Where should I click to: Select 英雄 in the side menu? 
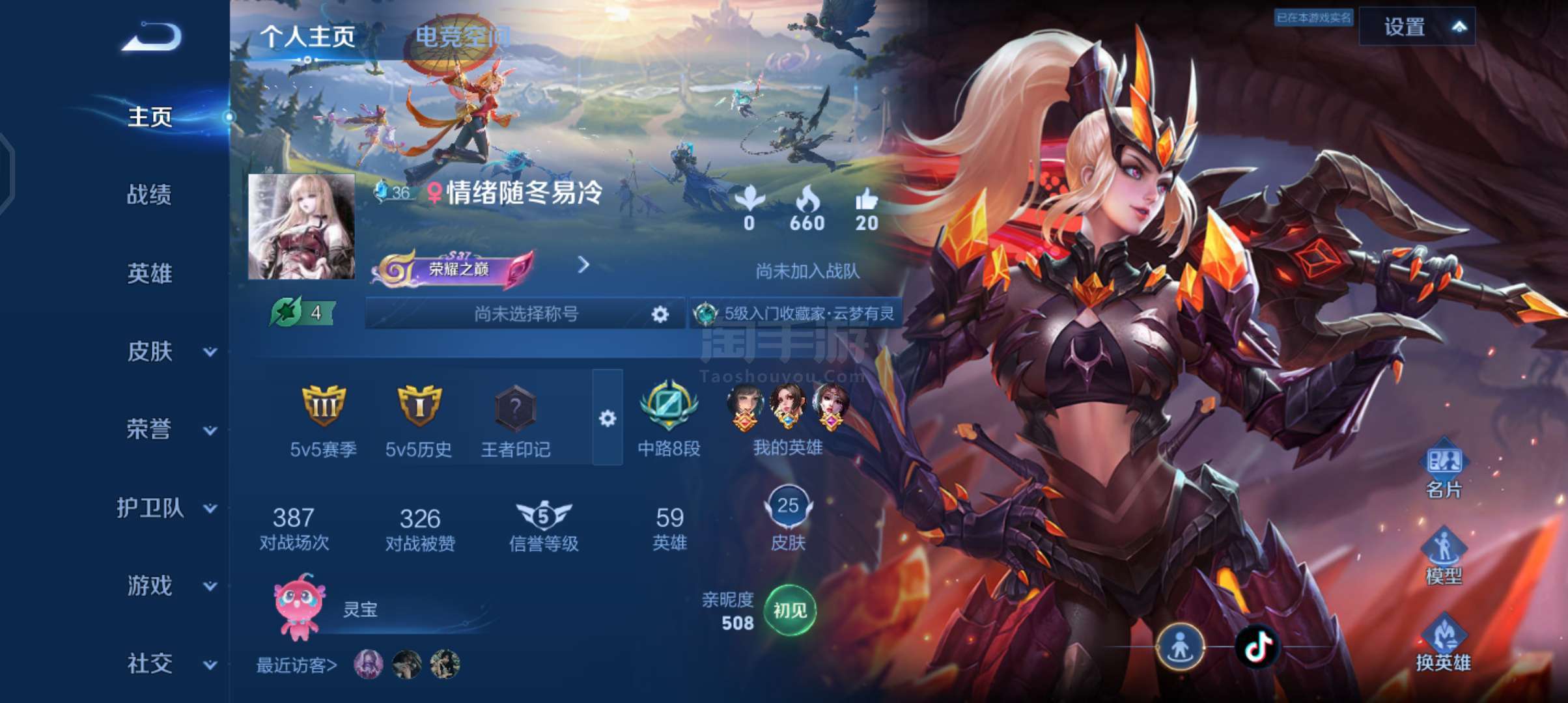pyautogui.click(x=149, y=273)
